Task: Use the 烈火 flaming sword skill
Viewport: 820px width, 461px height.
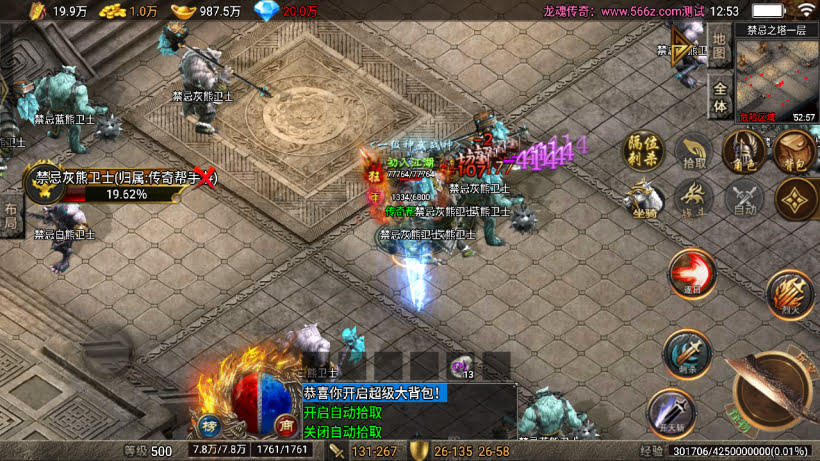Action: click(x=790, y=294)
